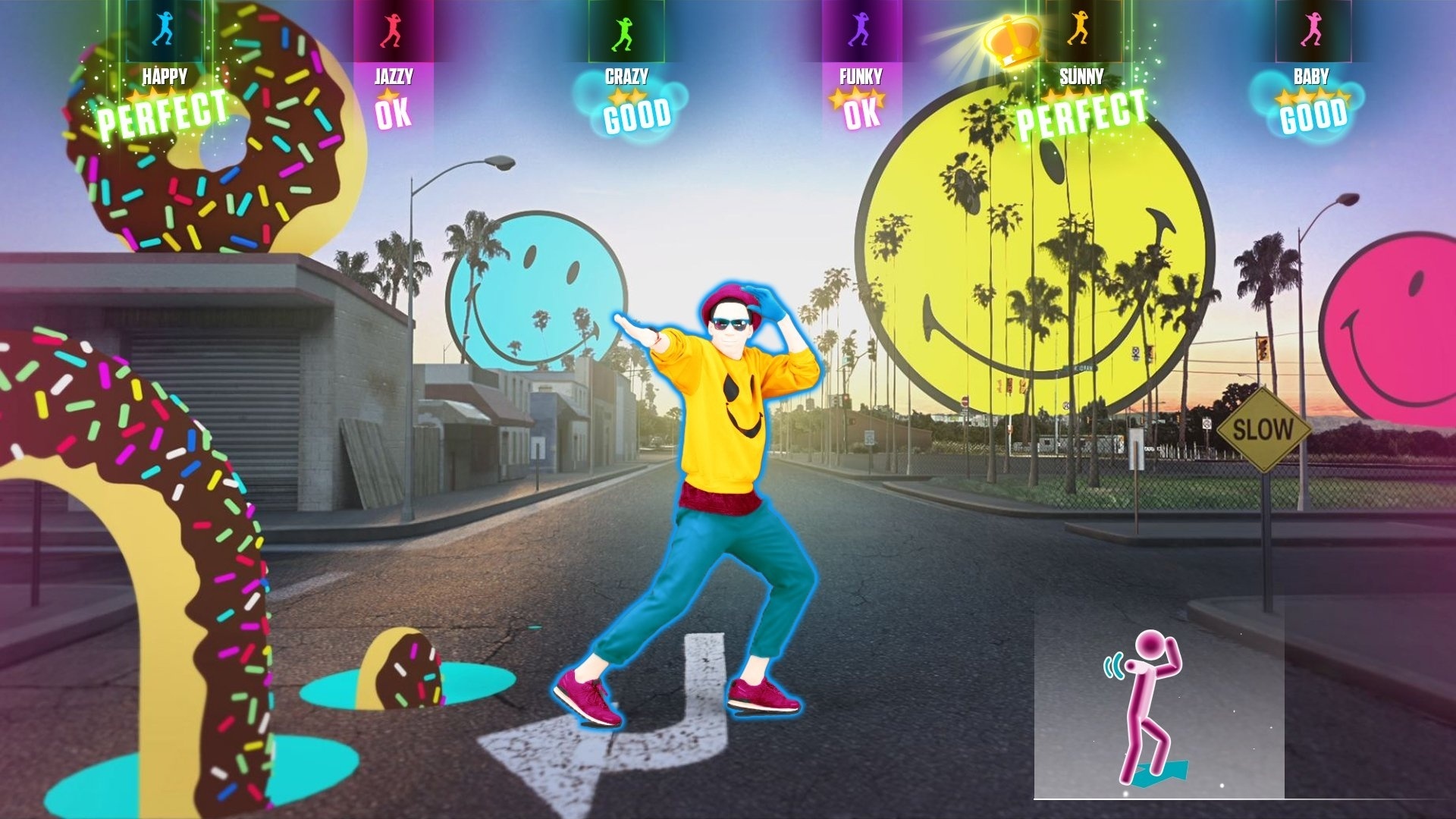The height and width of the screenshot is (819, 1456).
Task: Select Jazzy's red dancer avatar icon
Action: click(x=393, y=30)
